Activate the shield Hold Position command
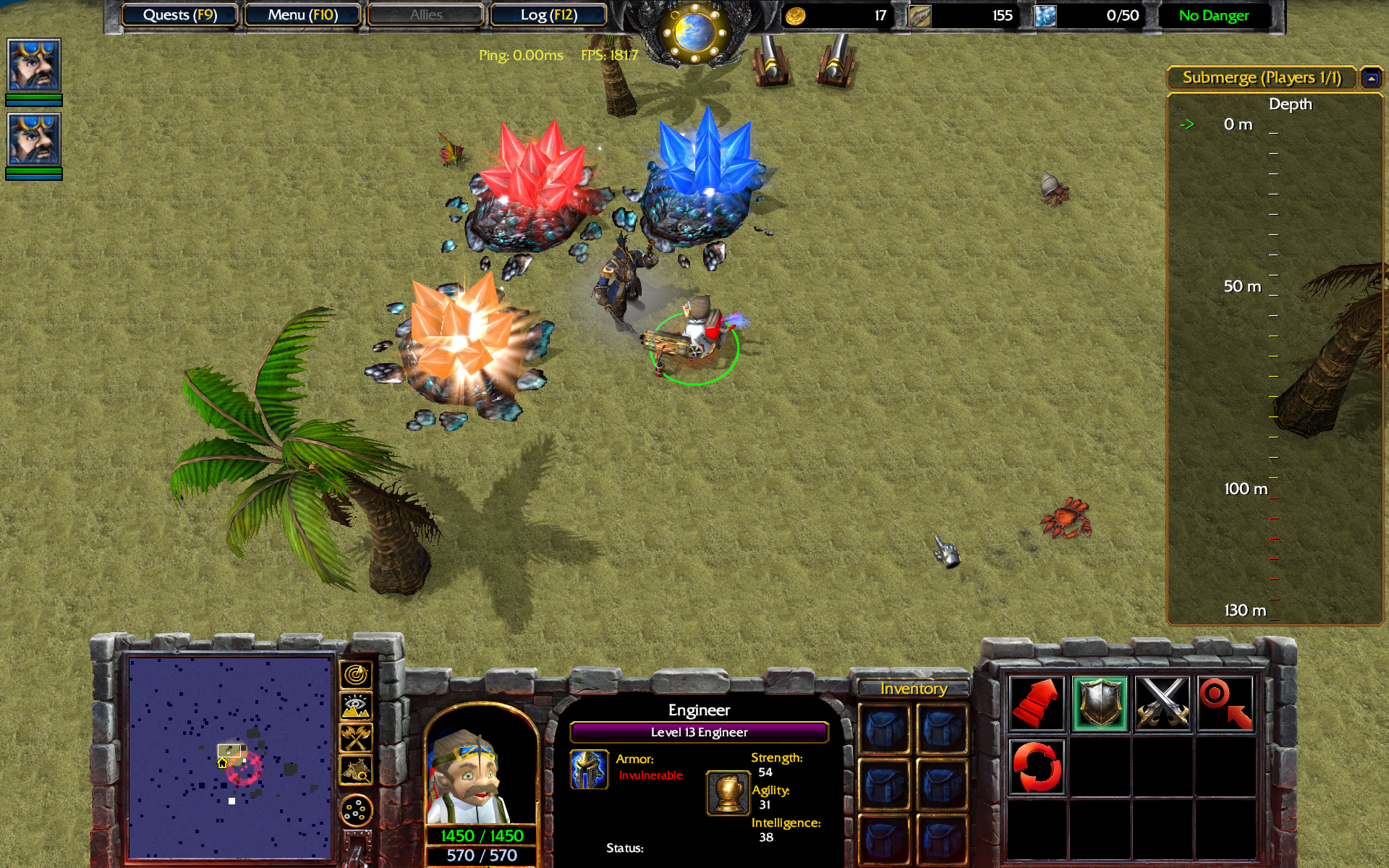This screenshot has height=868, width=1389. point(1100,703)
